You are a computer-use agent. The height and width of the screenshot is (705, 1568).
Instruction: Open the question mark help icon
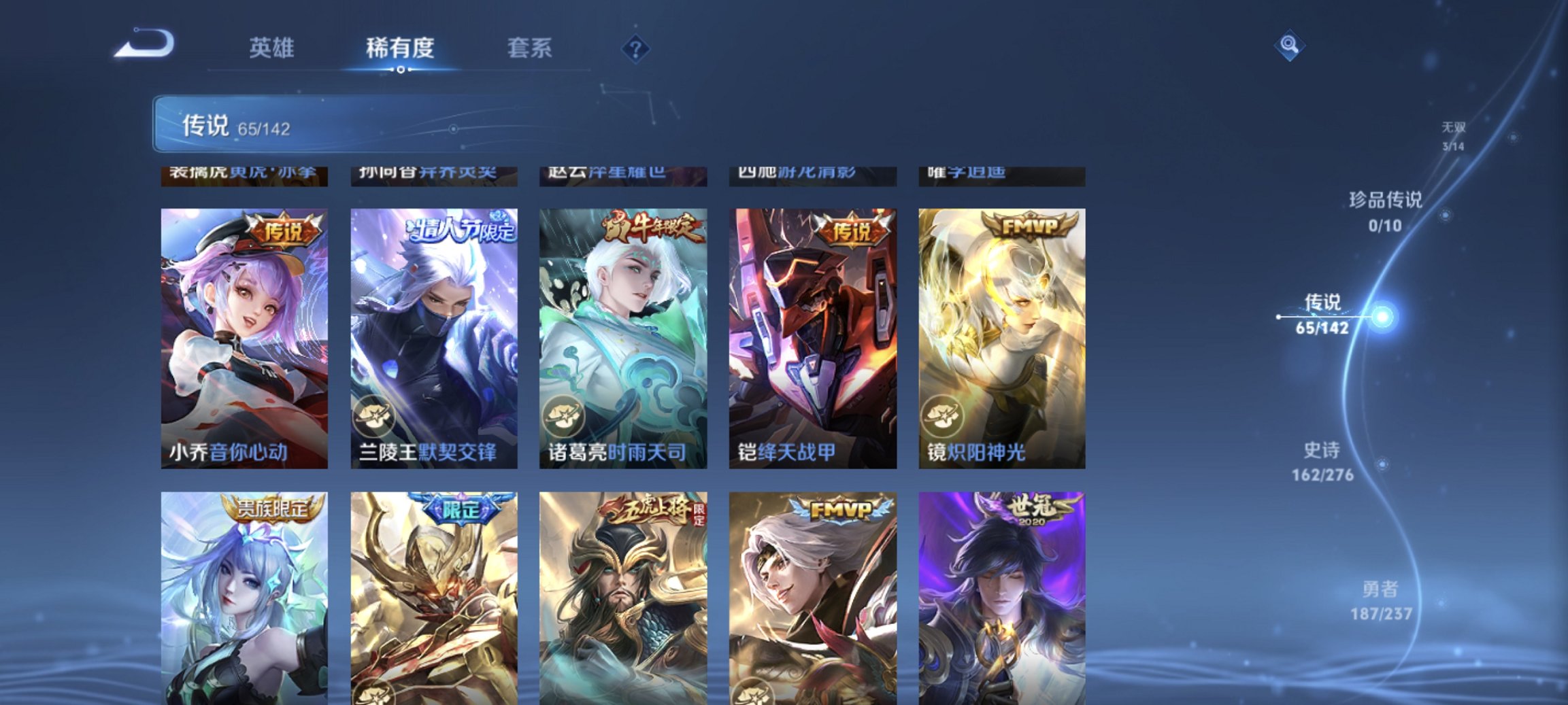[x=635, y=48]
